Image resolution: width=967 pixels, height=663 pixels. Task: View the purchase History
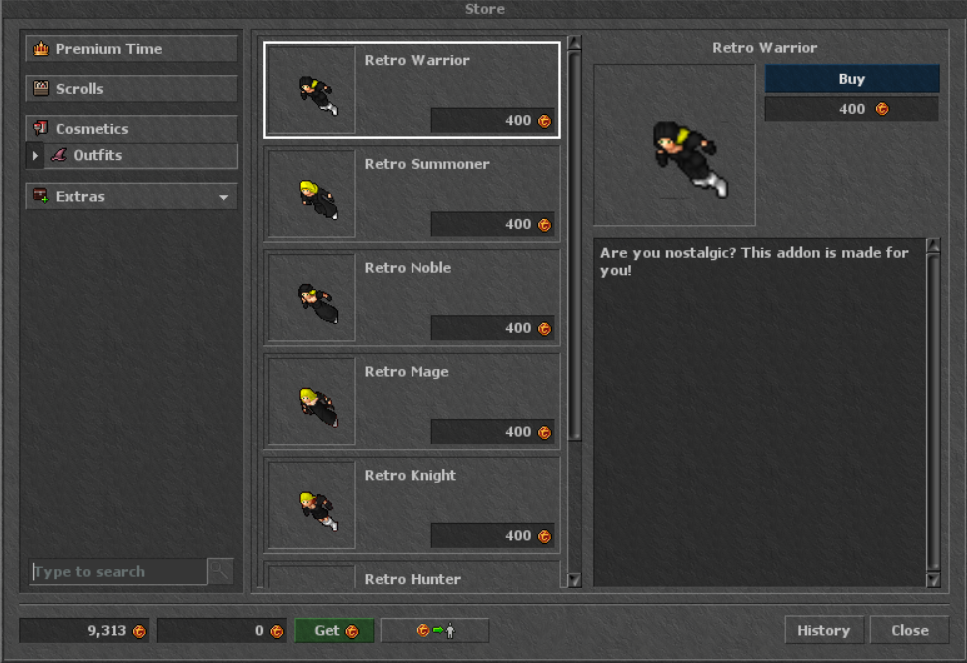(823, 631)
